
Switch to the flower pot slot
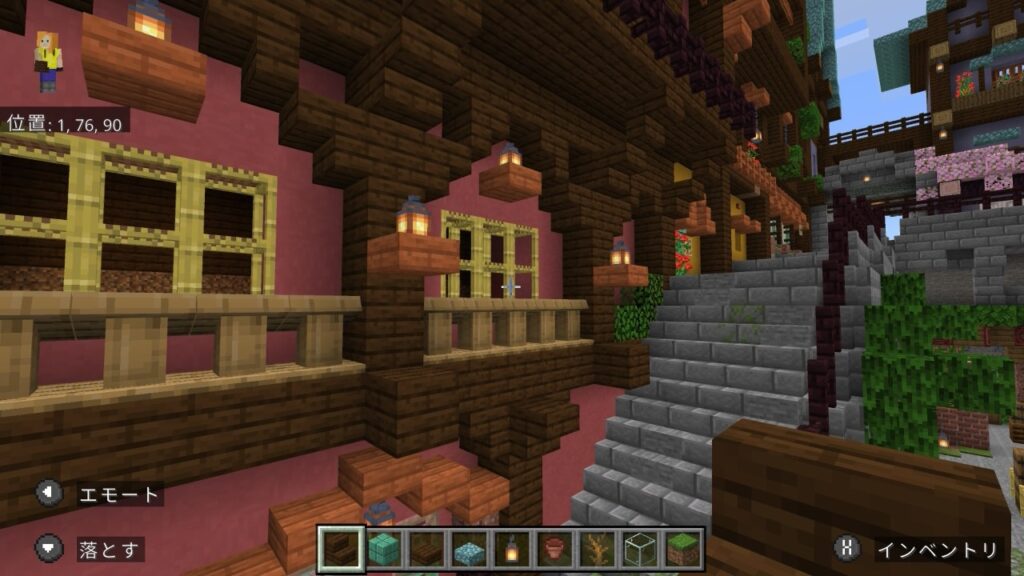point(555,548)
